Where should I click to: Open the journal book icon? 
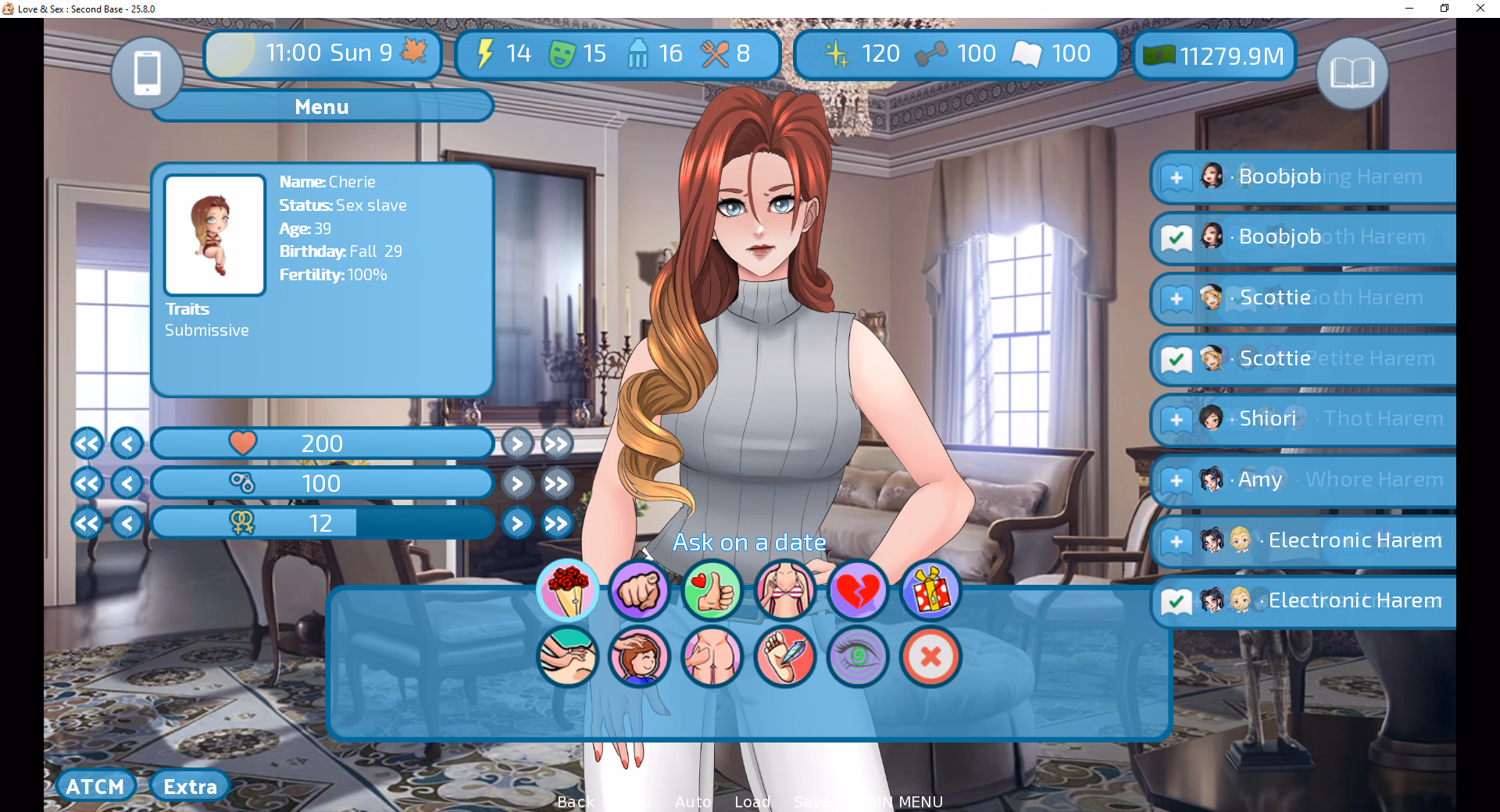[1352, 73]
